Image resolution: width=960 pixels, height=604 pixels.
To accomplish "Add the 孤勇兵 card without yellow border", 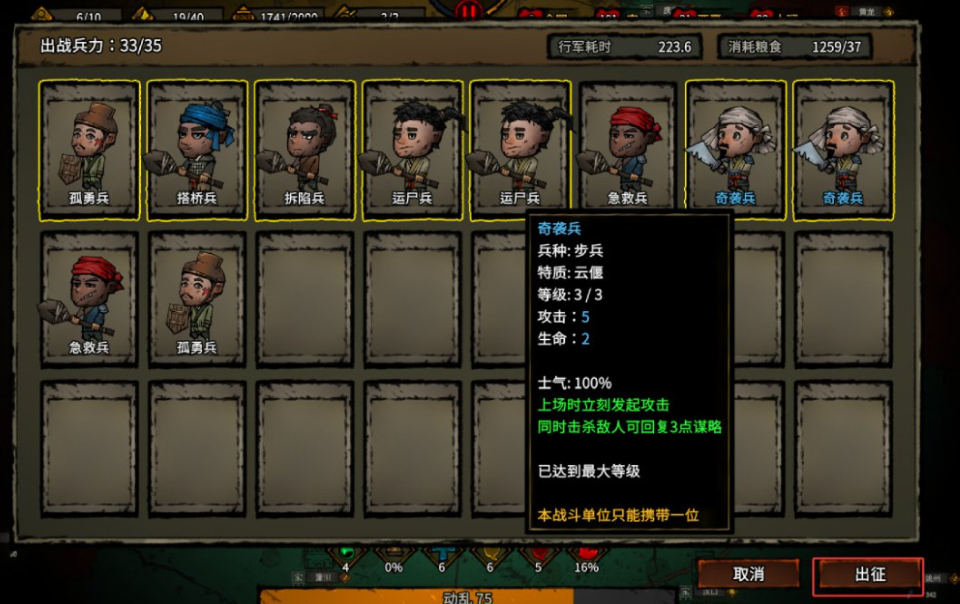I will click(197, 298).
